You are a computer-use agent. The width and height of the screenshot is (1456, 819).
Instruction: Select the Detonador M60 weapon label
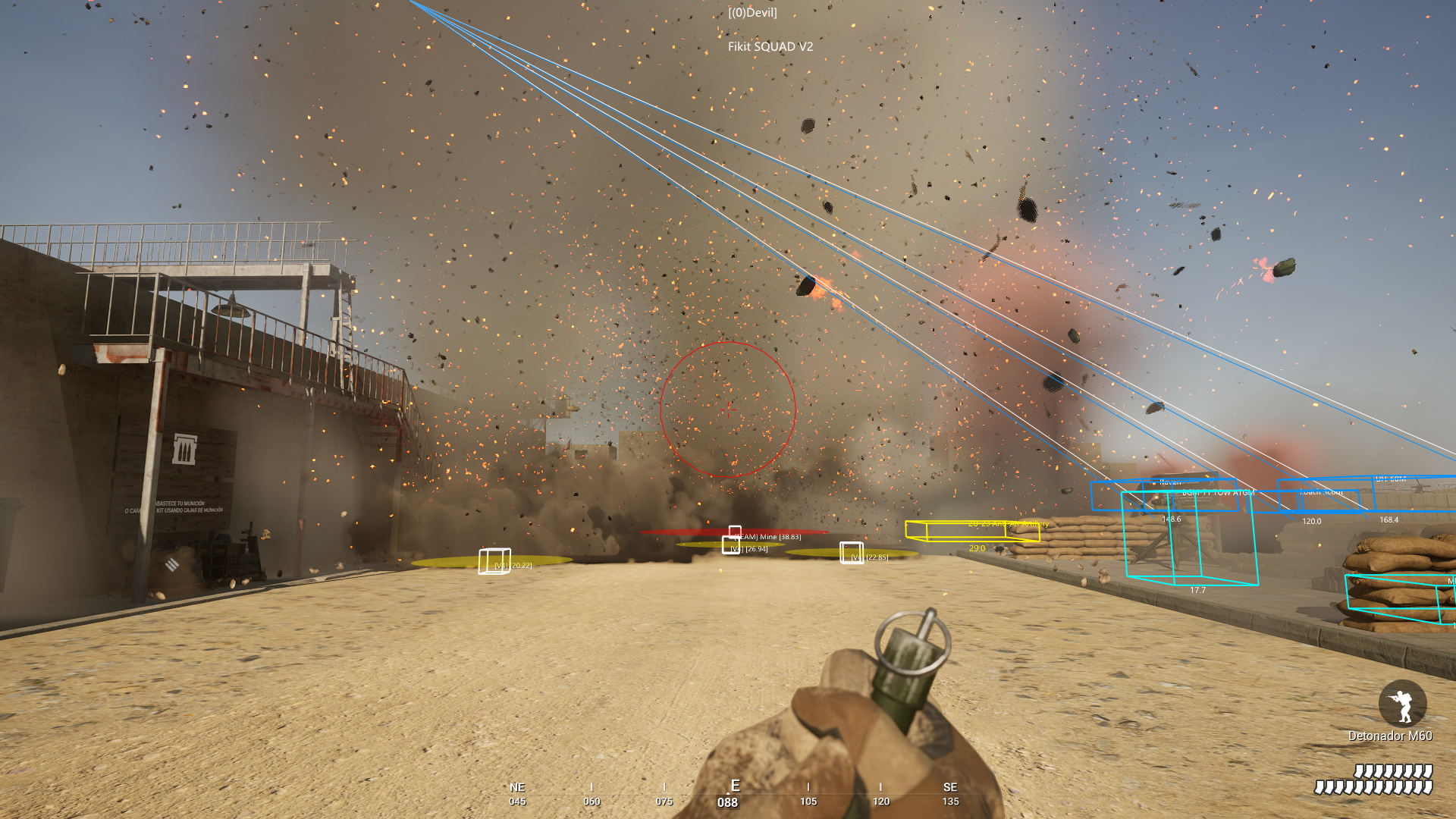point(1389,736)
